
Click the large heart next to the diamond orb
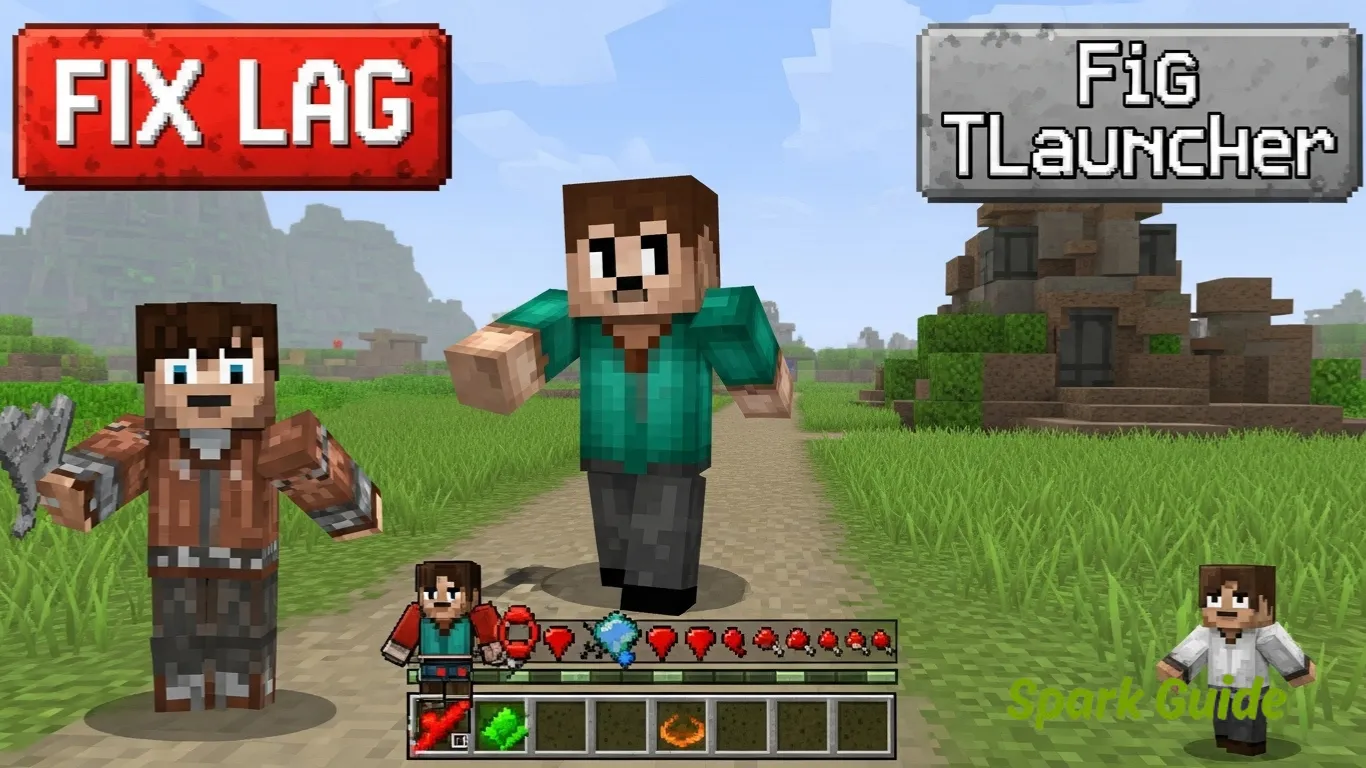[661, 638]
